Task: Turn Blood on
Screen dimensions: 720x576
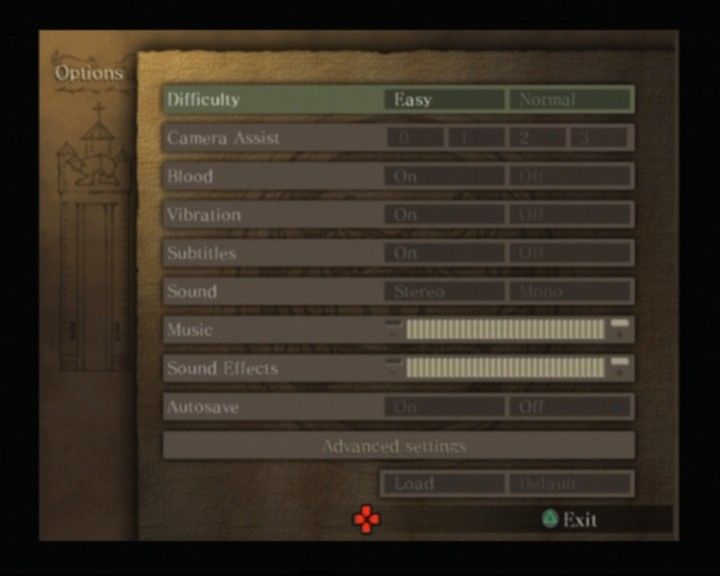Action: (x=444, y=177)
